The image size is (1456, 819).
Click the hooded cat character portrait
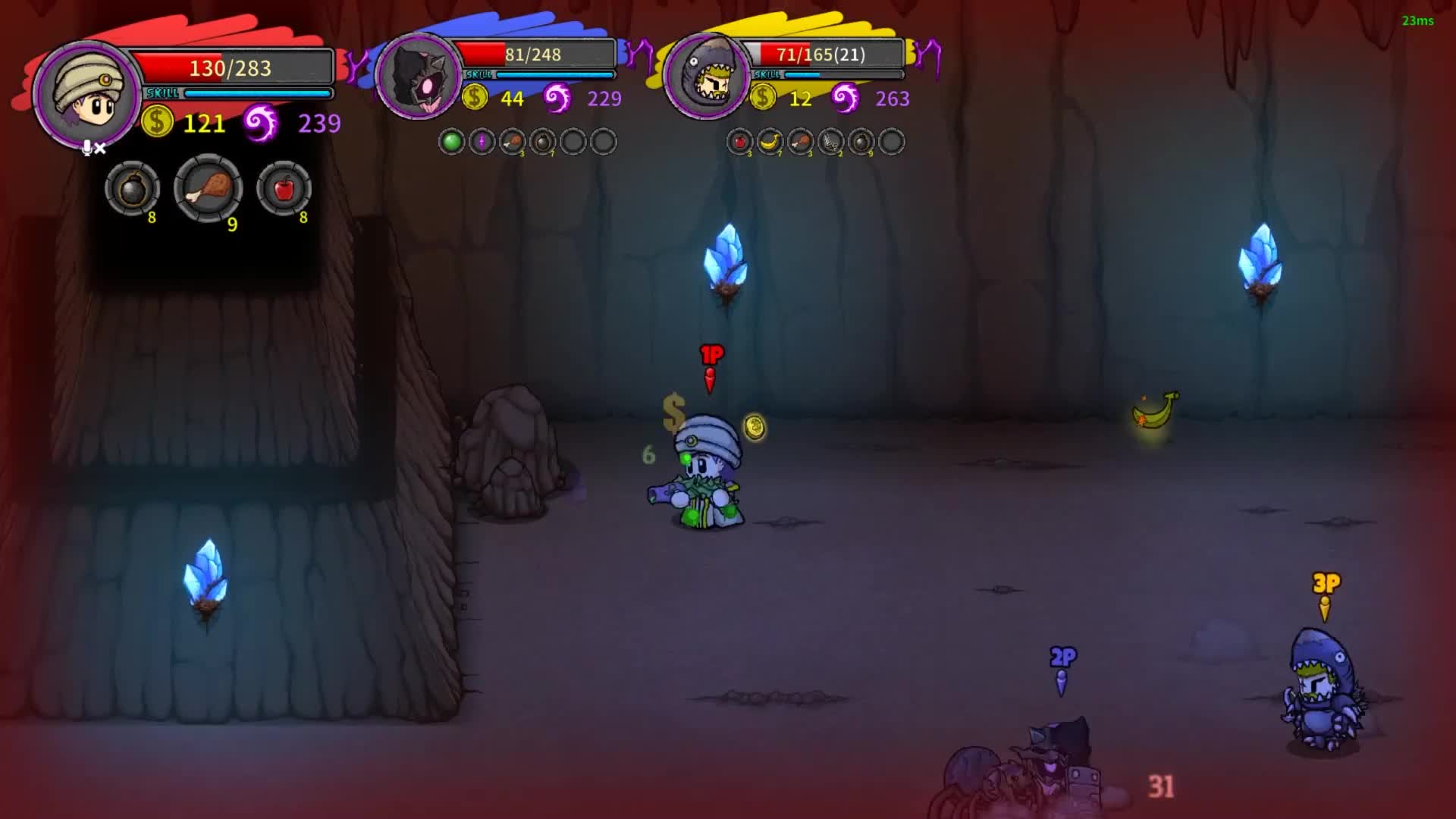[x=418, y=77]
